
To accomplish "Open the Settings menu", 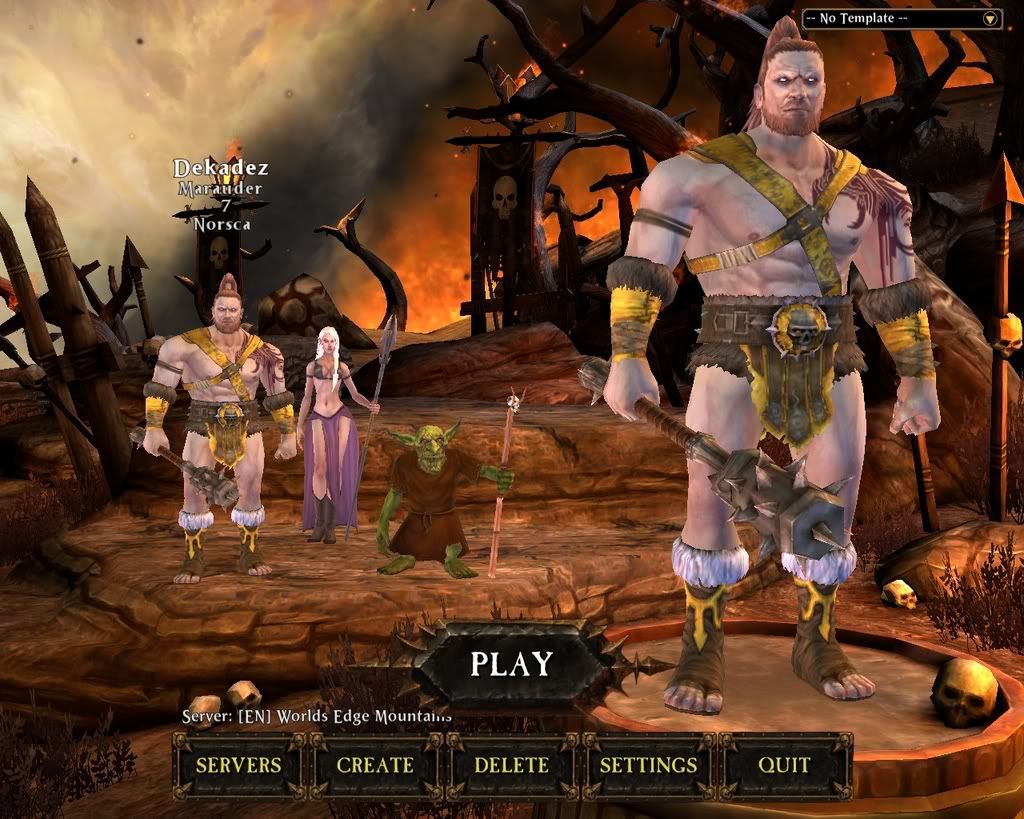I will (x=647, y=765).
